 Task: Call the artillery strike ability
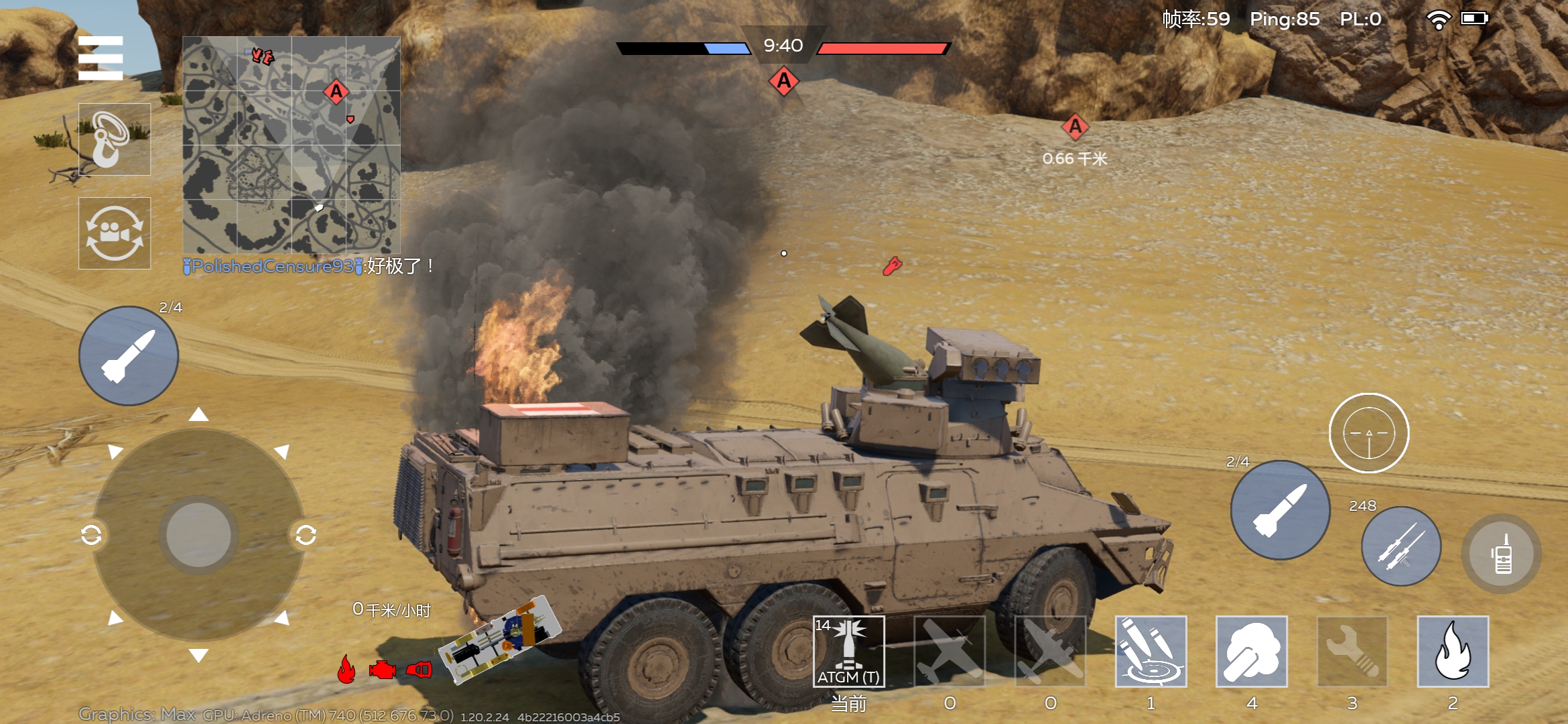tap(1151, 652)
